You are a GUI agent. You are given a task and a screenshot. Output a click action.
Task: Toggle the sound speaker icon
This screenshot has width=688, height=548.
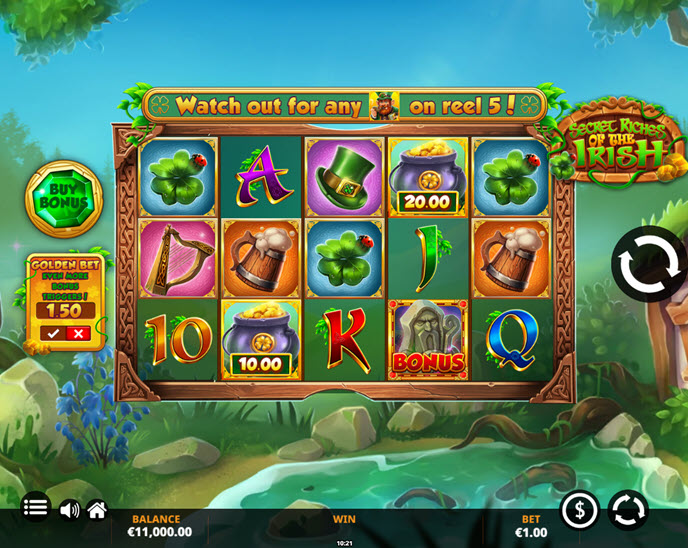69,510
